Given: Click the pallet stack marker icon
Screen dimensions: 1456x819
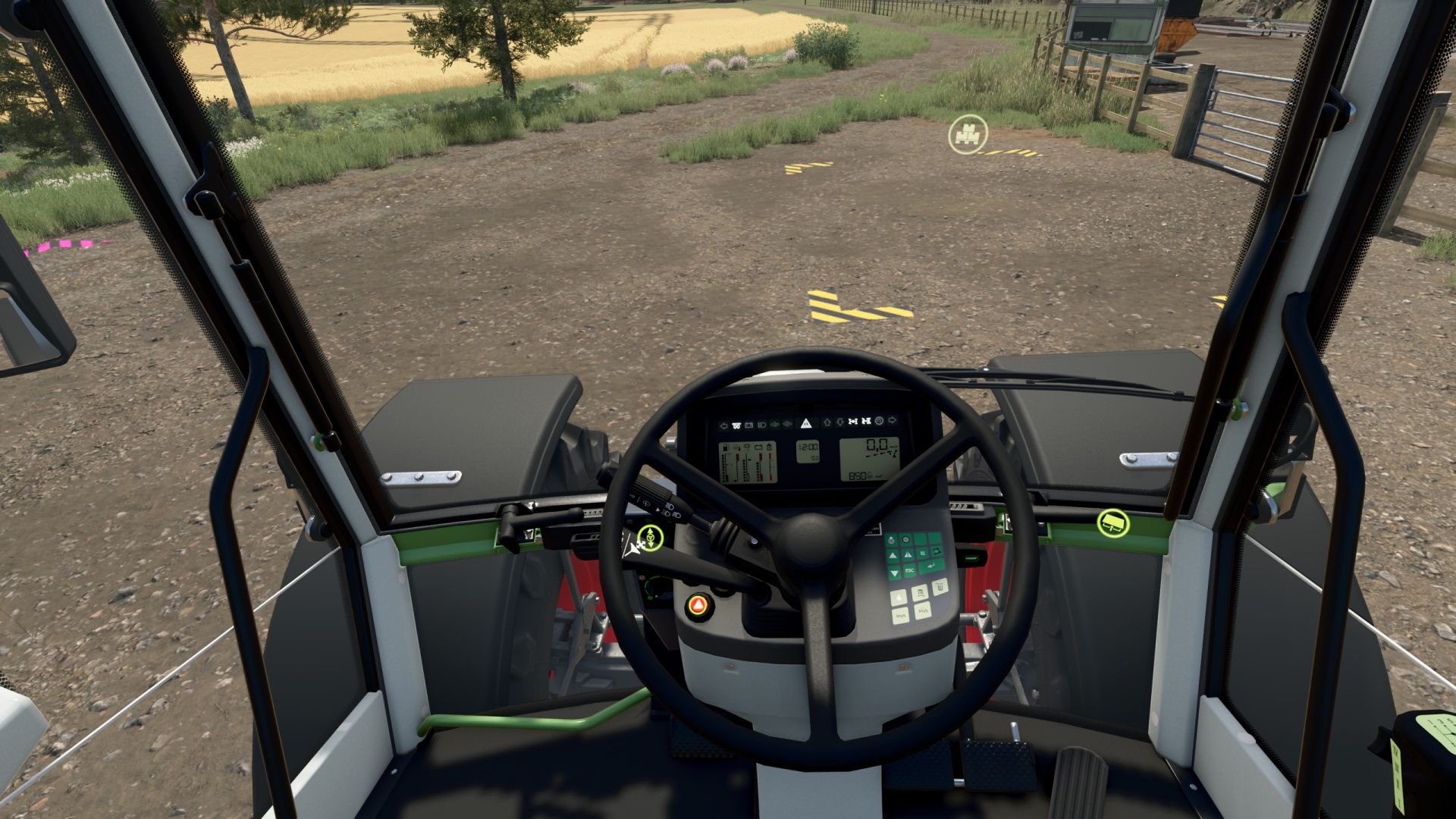Looking at the screenshot, I should [x=968, y=135].
